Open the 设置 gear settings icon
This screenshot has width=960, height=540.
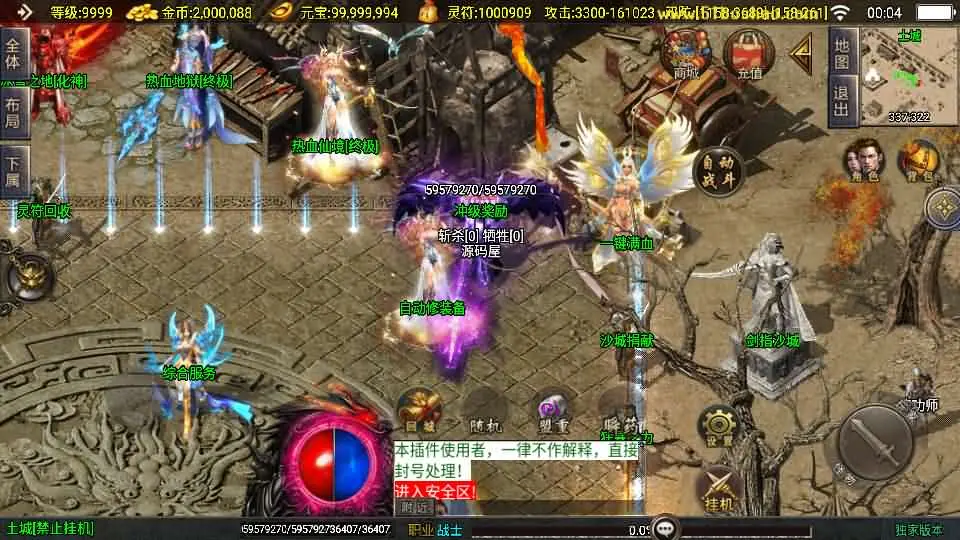[717, 427]
